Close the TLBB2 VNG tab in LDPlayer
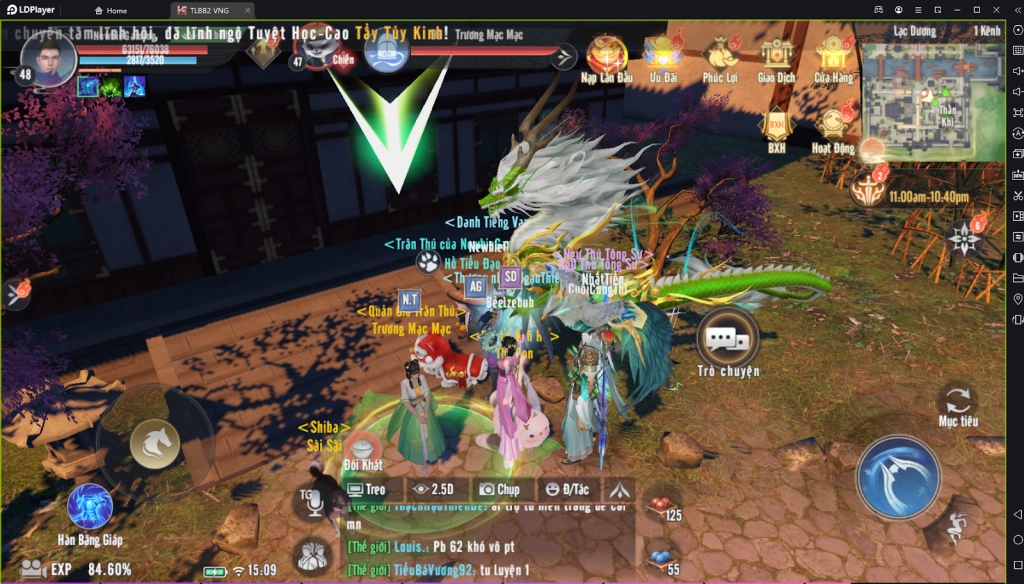Viewport: 1024px width, 584px height. [248, 10]
